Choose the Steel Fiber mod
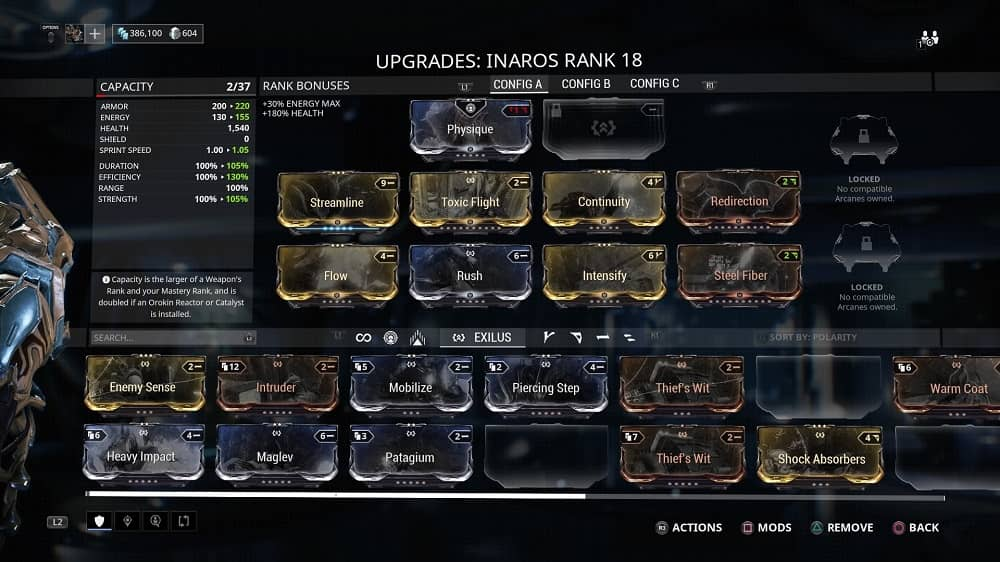 click(x=738, y=275)
